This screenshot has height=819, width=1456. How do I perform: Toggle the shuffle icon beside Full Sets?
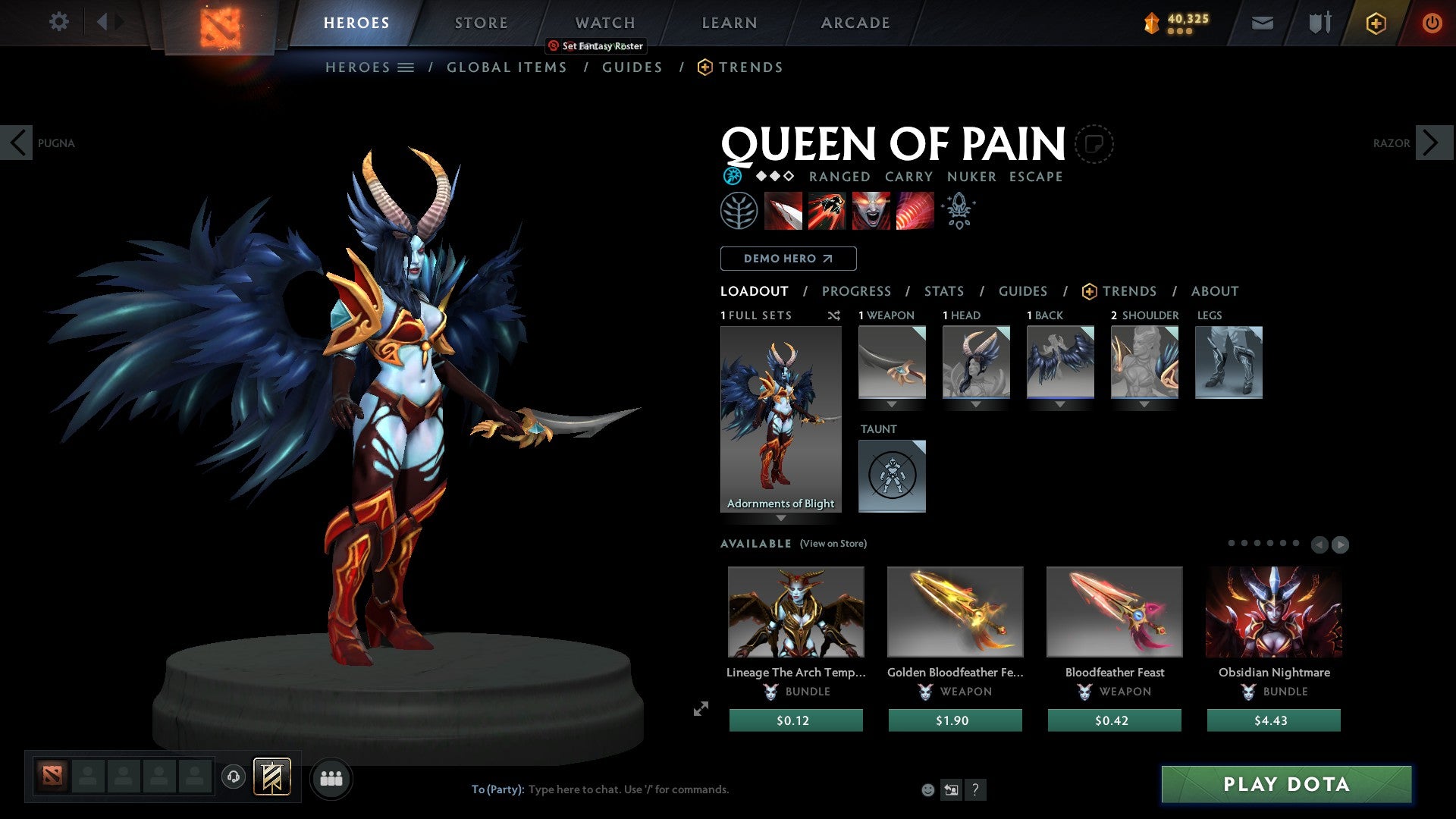(x=833, y=315)
